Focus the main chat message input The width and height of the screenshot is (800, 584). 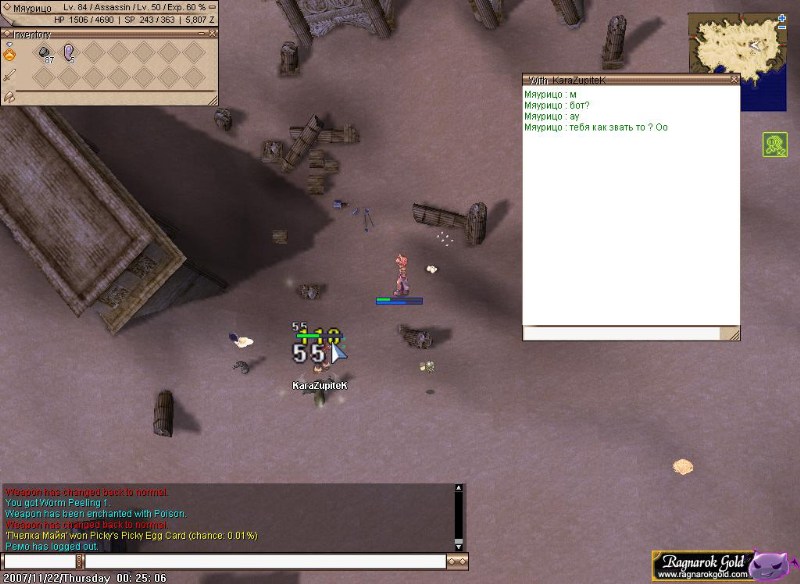pyautogui.click(x=264, y=562)
